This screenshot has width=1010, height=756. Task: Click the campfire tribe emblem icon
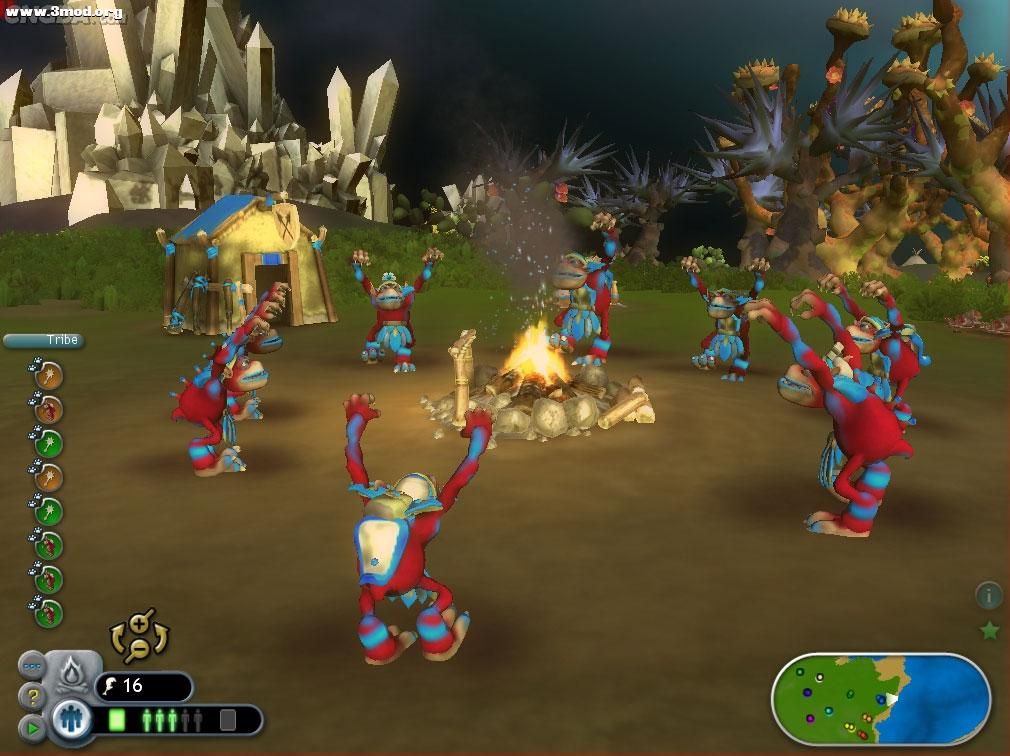click(x=71, y=676)
